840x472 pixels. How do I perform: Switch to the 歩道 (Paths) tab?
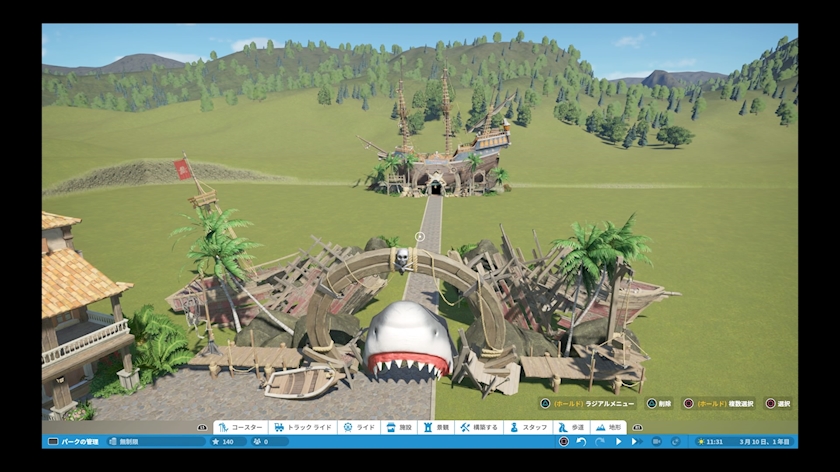570,427
